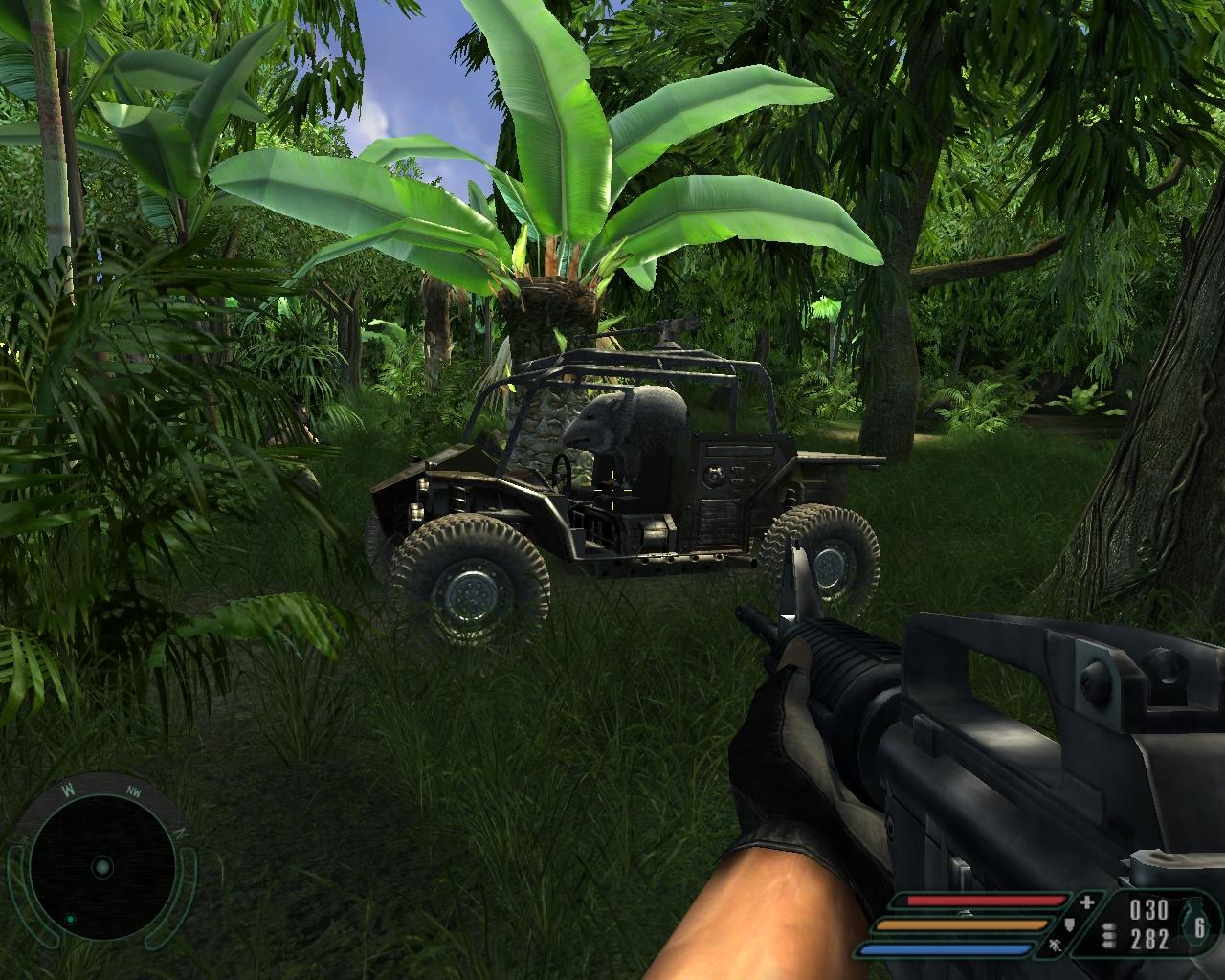Image resolution: width=1225 pixels, height=980 pixels.
Task: Click the crosshair at screen center
Action: [612, 490]
